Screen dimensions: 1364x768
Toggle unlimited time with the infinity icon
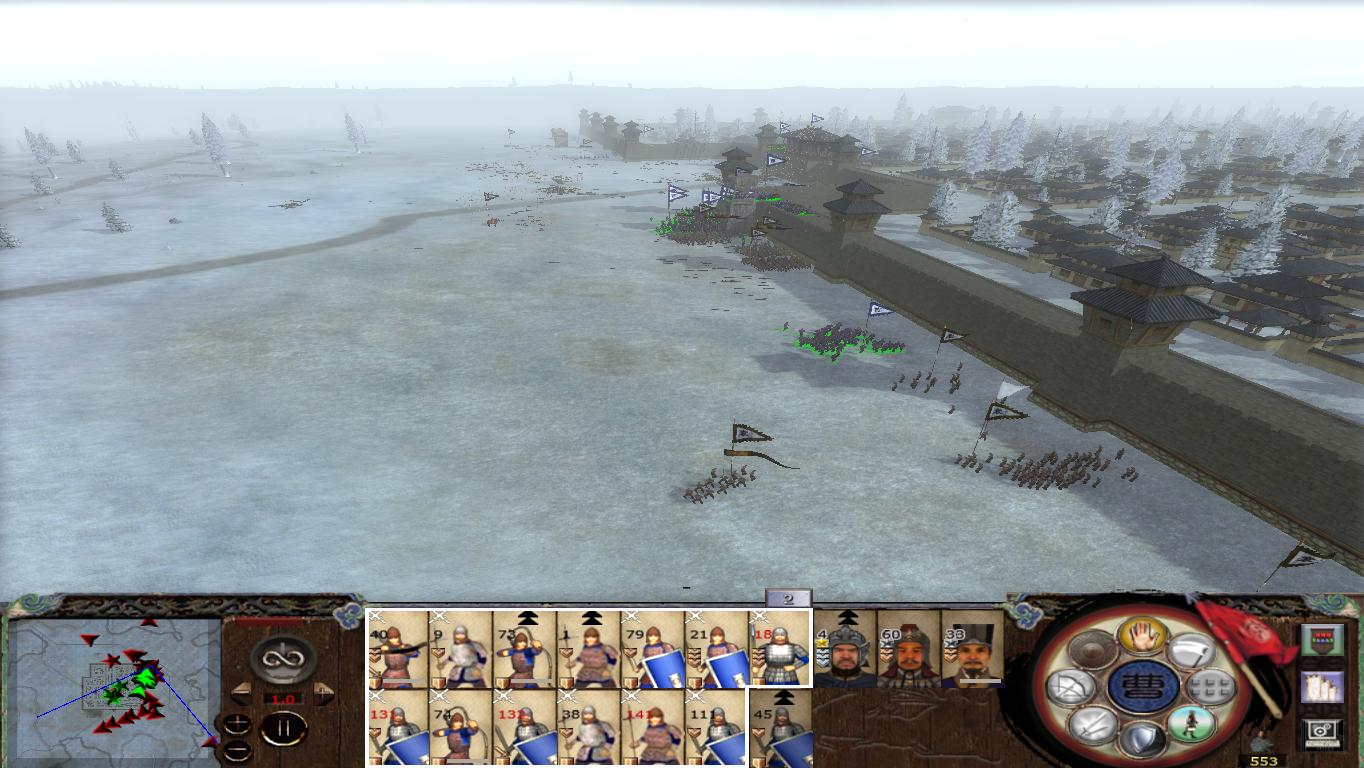click(x=282, y=657)
